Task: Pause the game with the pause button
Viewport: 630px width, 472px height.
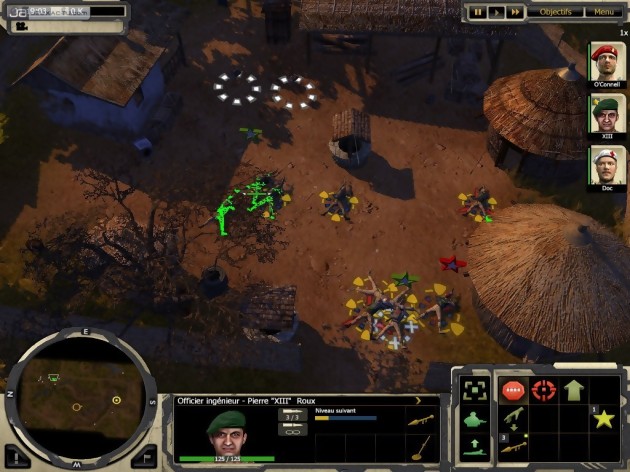Action: pyautogui.click(x=479, y=12)
